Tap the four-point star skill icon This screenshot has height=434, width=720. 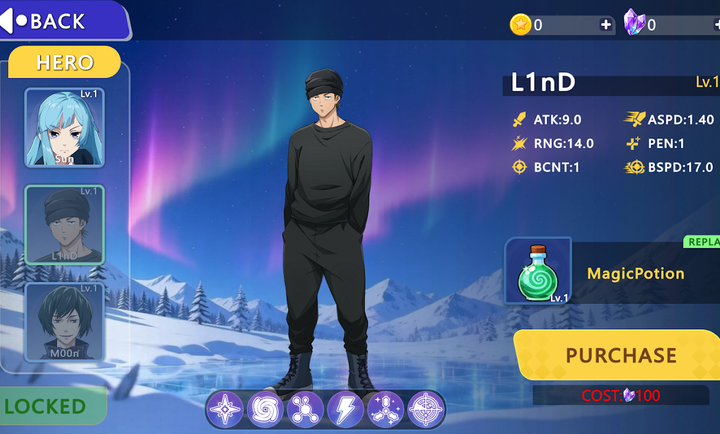225,410
